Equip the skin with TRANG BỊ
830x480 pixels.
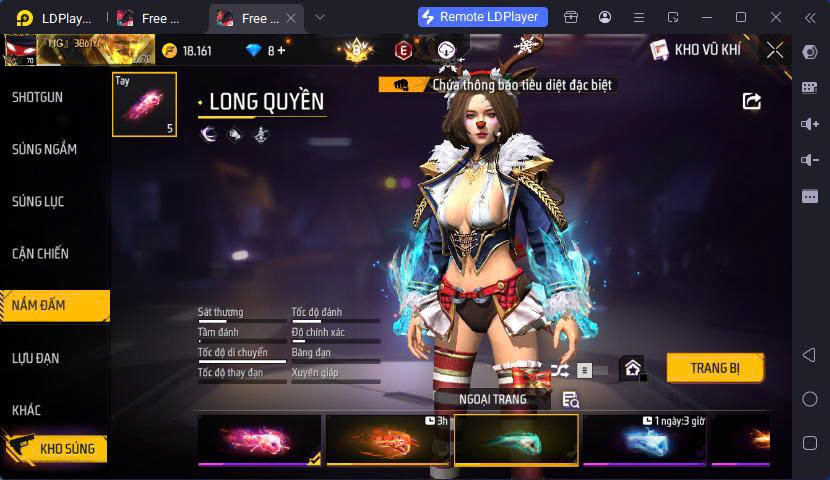(715, 368)
